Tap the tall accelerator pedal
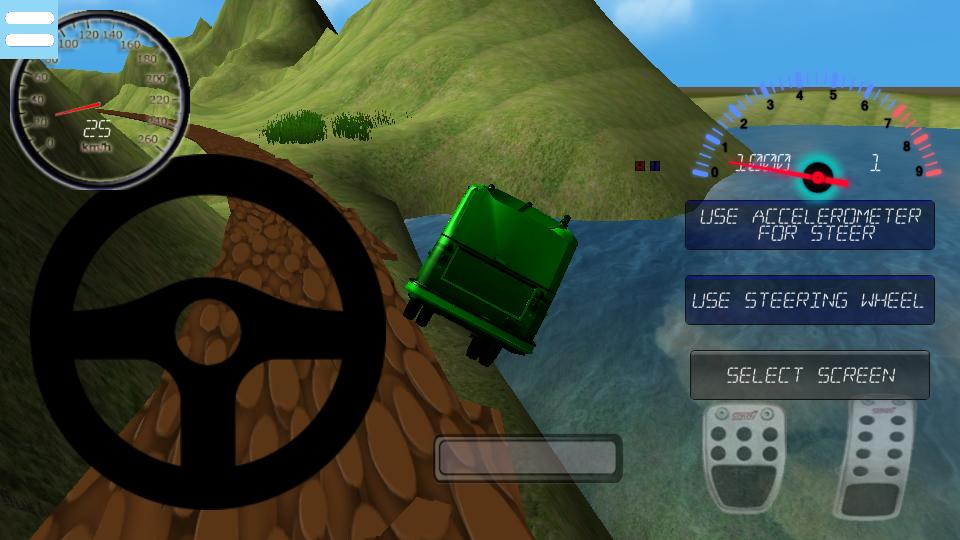The image size is (960, 540). (x=882, y=457)
